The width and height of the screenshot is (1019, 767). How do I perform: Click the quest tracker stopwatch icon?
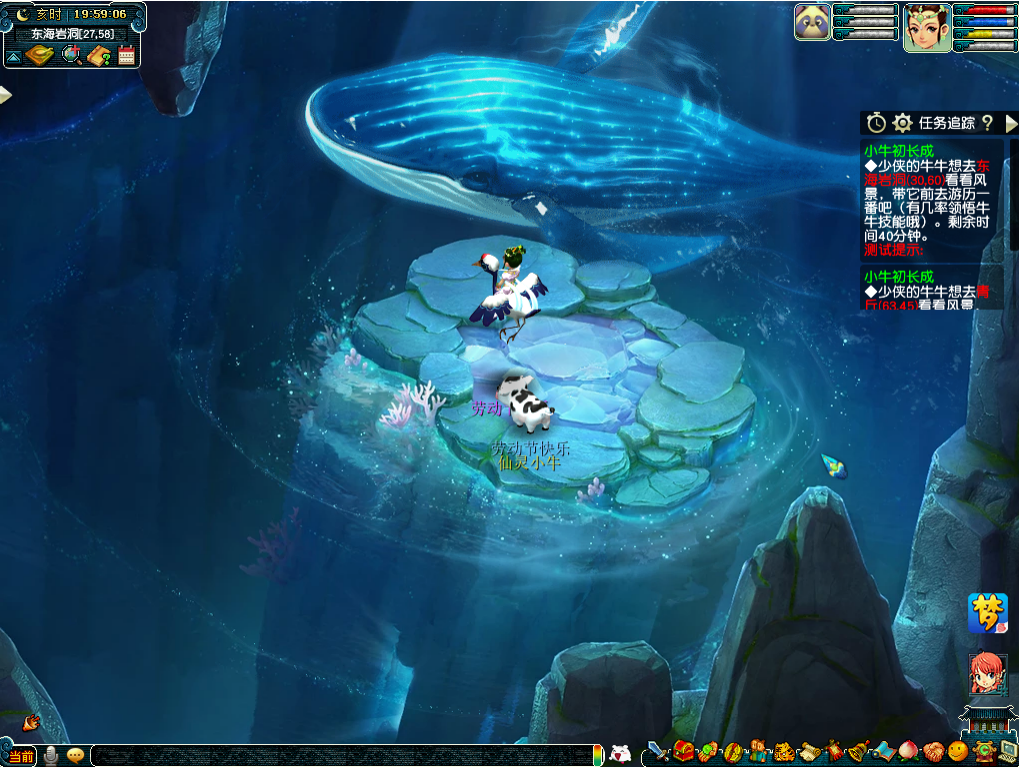pos(876,123)
